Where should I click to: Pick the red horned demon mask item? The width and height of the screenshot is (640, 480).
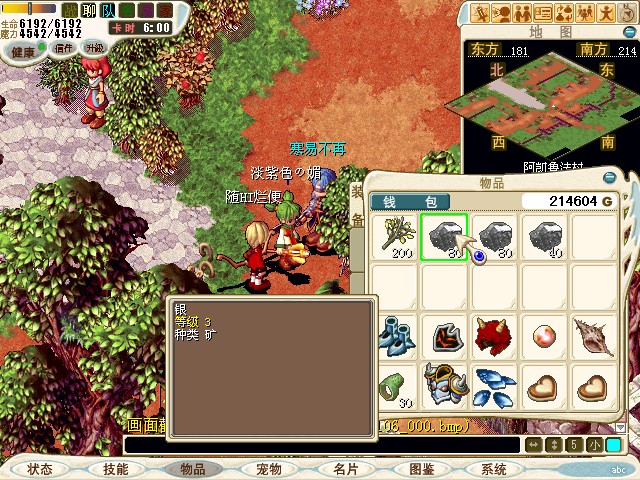494,337
